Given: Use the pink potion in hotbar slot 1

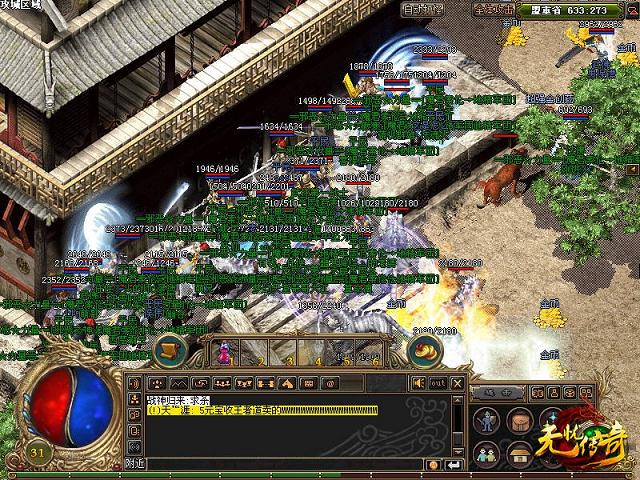Looking at the screenshot, I should [x=223, y=352].
